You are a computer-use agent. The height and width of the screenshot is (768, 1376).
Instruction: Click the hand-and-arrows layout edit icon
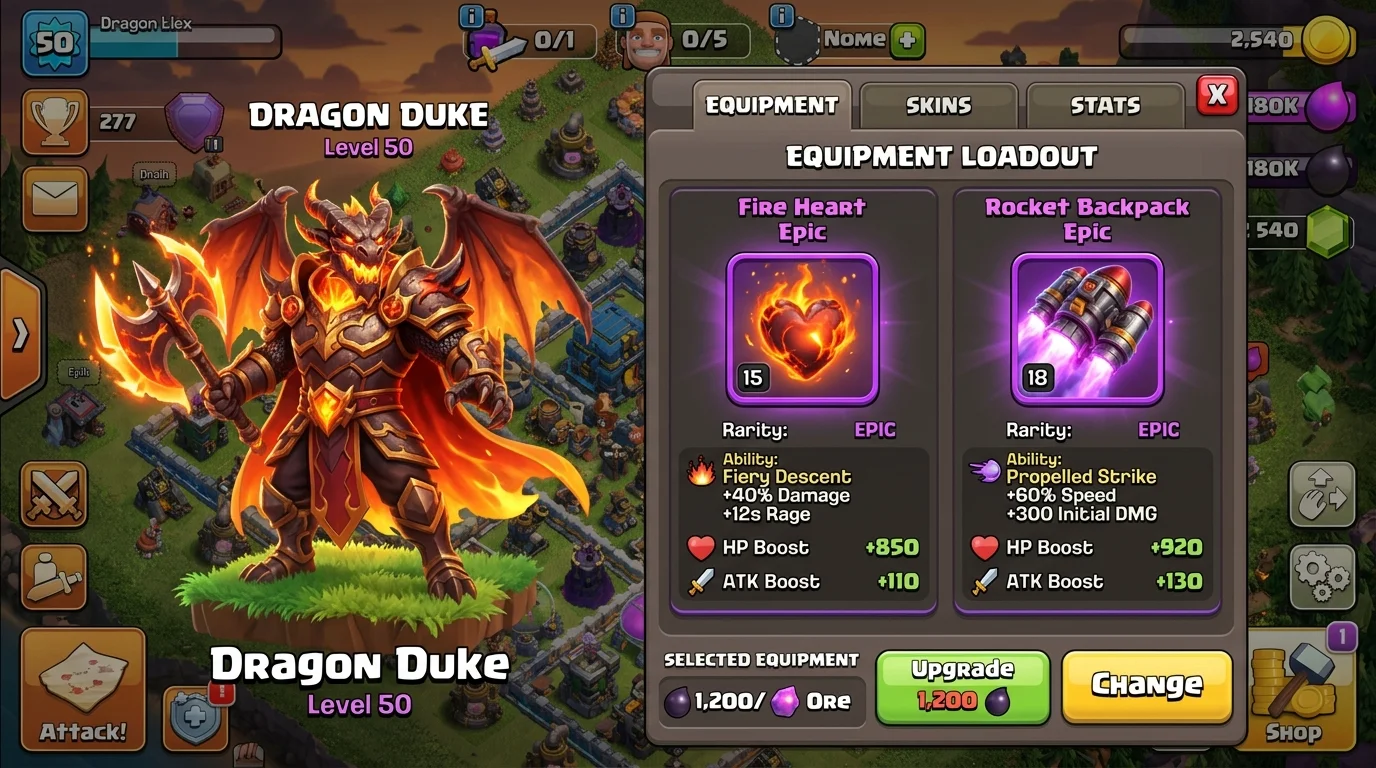pyautogui.click(x=1322, y=494)
